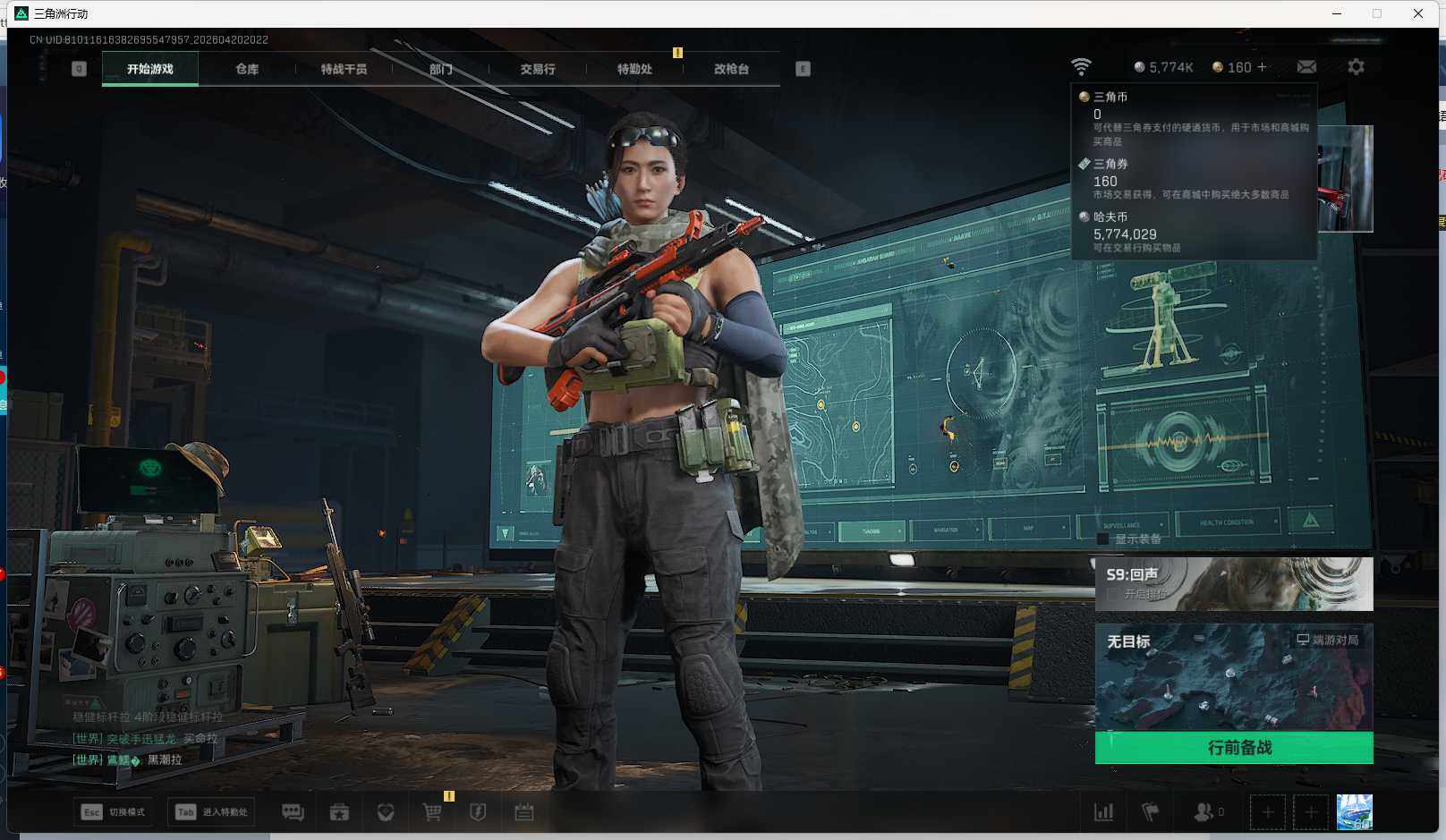1446x840 pixels.
Task: Open the settings gear icon
Action: click(x=1356, y=67)
